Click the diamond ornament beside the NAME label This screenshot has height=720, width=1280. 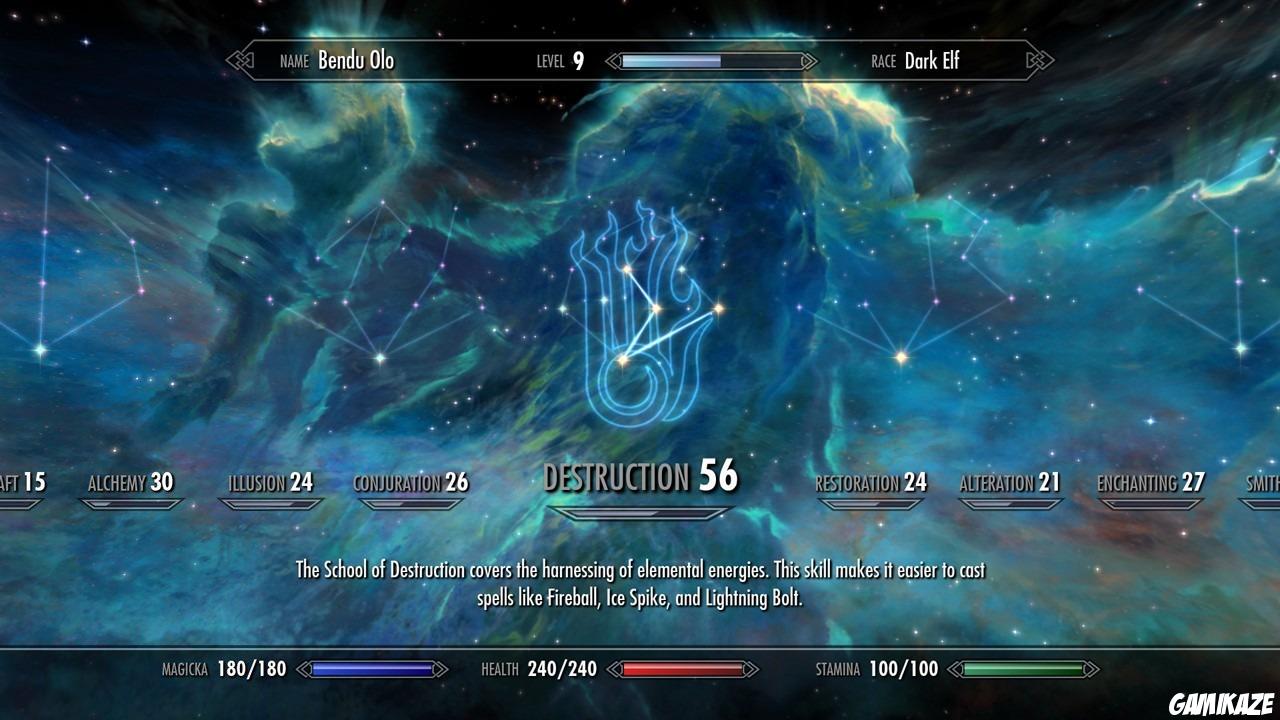pos(239,61)
